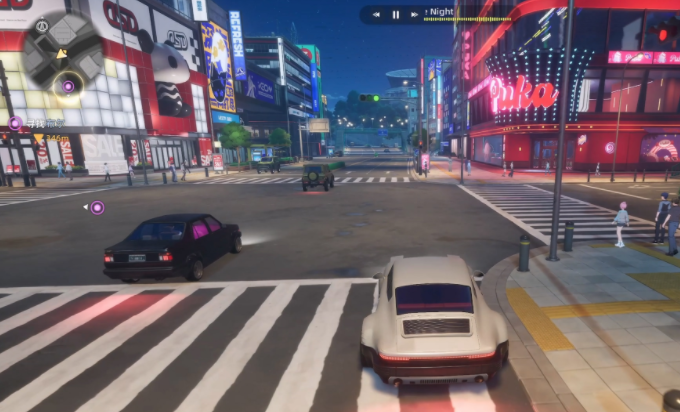The image size is (680, 412).
Task: Pause the radio music track
Action: point(396,15)
